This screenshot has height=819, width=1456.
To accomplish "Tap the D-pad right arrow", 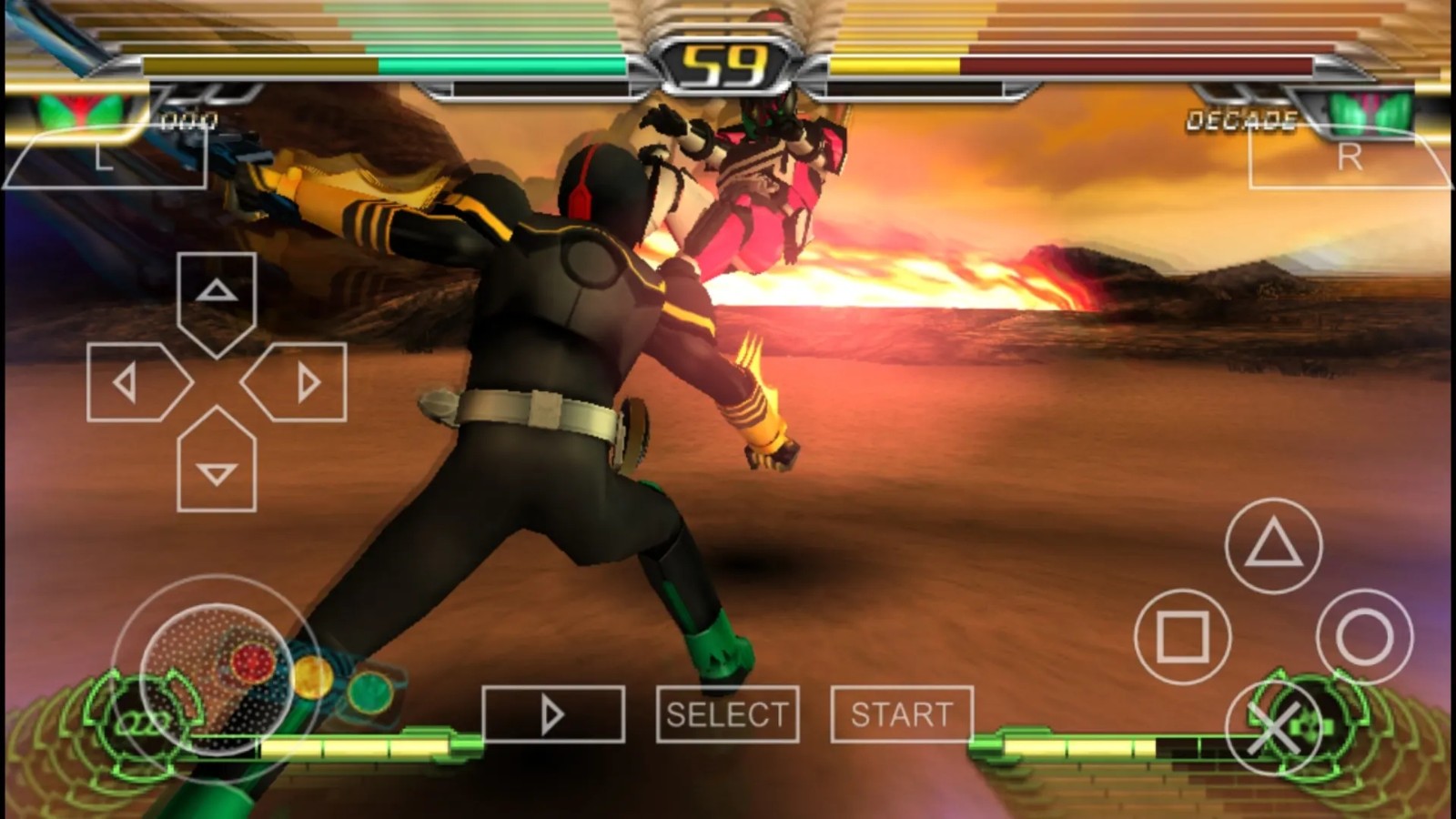I will coord(301,383).
